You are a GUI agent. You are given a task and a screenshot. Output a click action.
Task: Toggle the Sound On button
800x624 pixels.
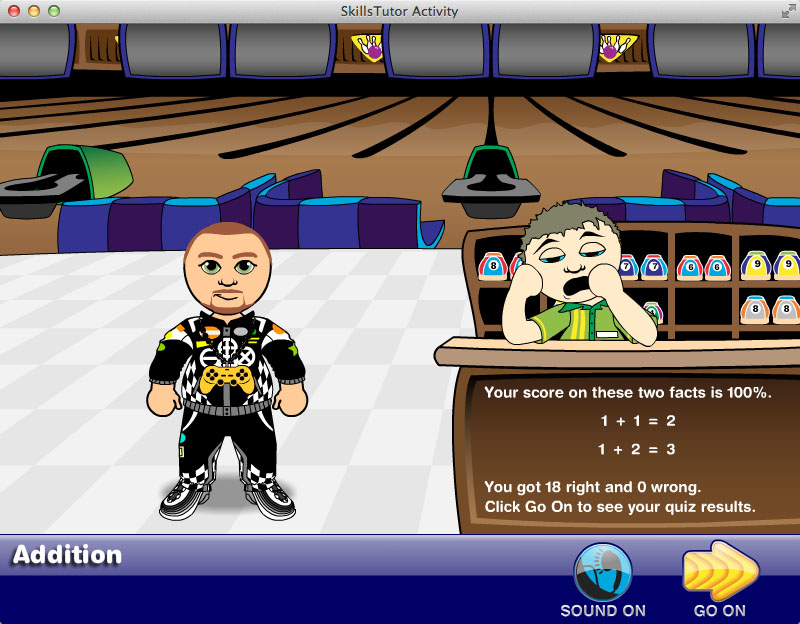pos(602,573)
